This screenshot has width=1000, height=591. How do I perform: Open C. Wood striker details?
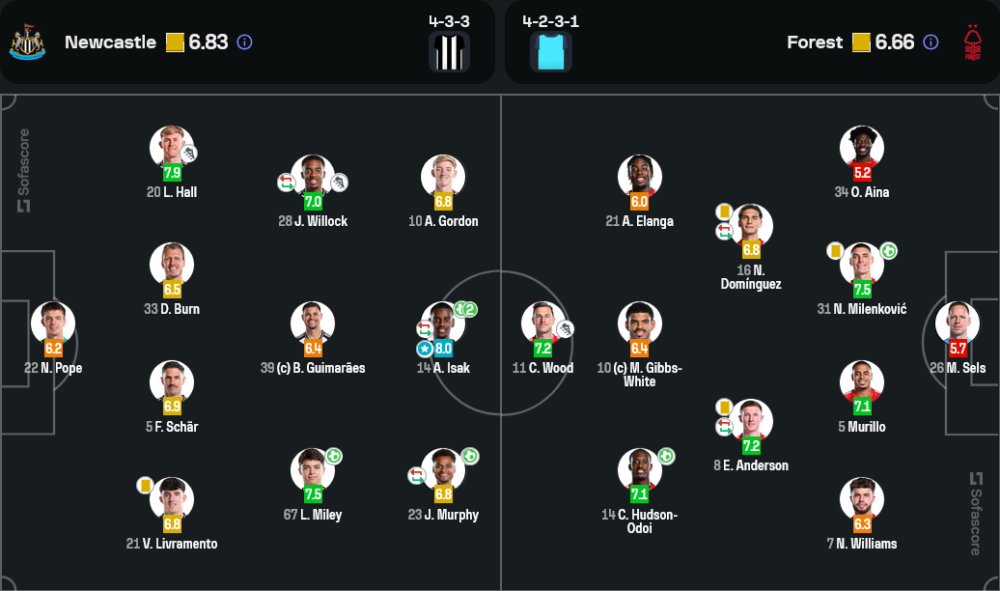point(543,323)
